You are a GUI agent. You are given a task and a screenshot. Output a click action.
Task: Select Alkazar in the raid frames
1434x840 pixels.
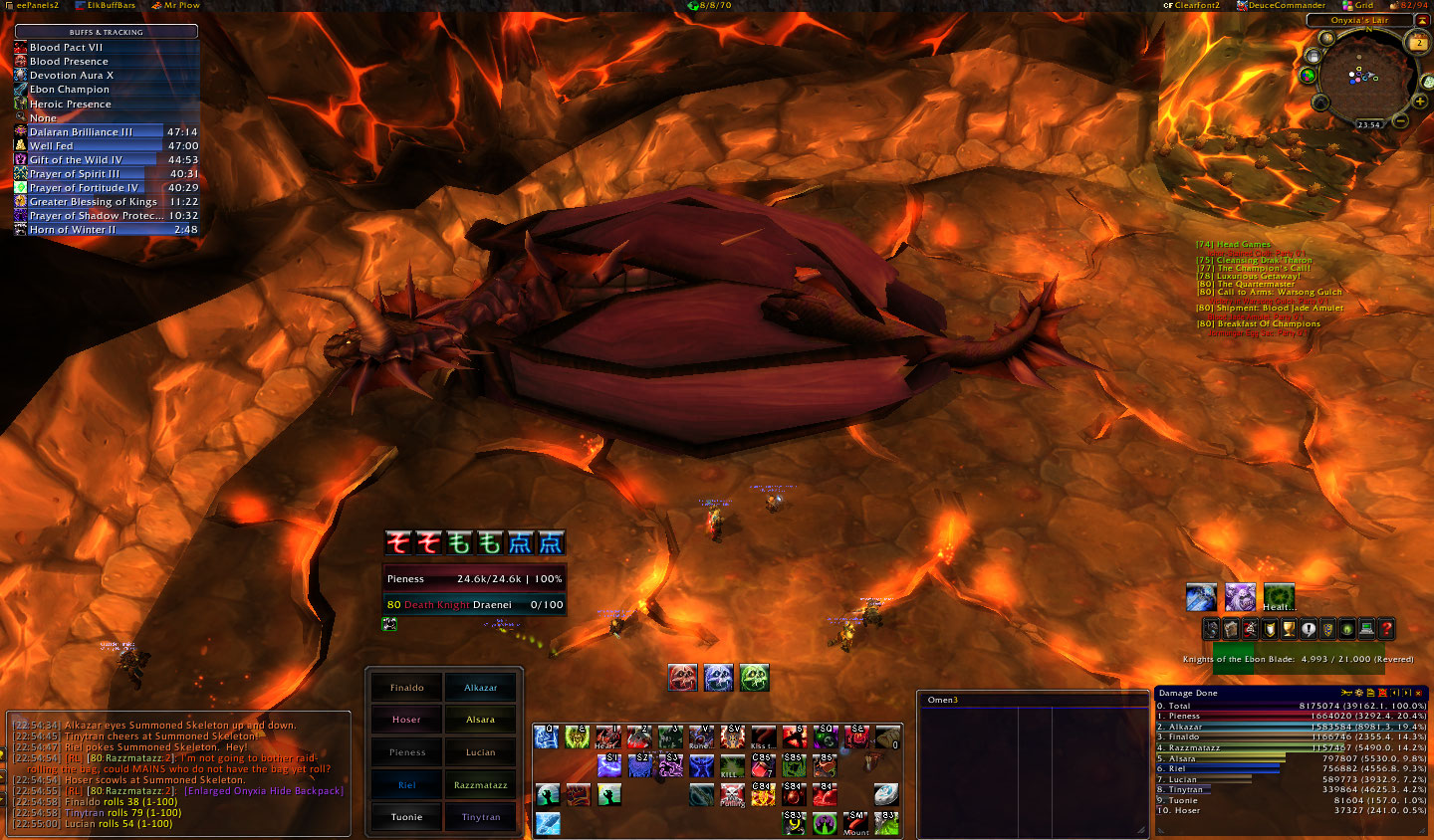480,688
